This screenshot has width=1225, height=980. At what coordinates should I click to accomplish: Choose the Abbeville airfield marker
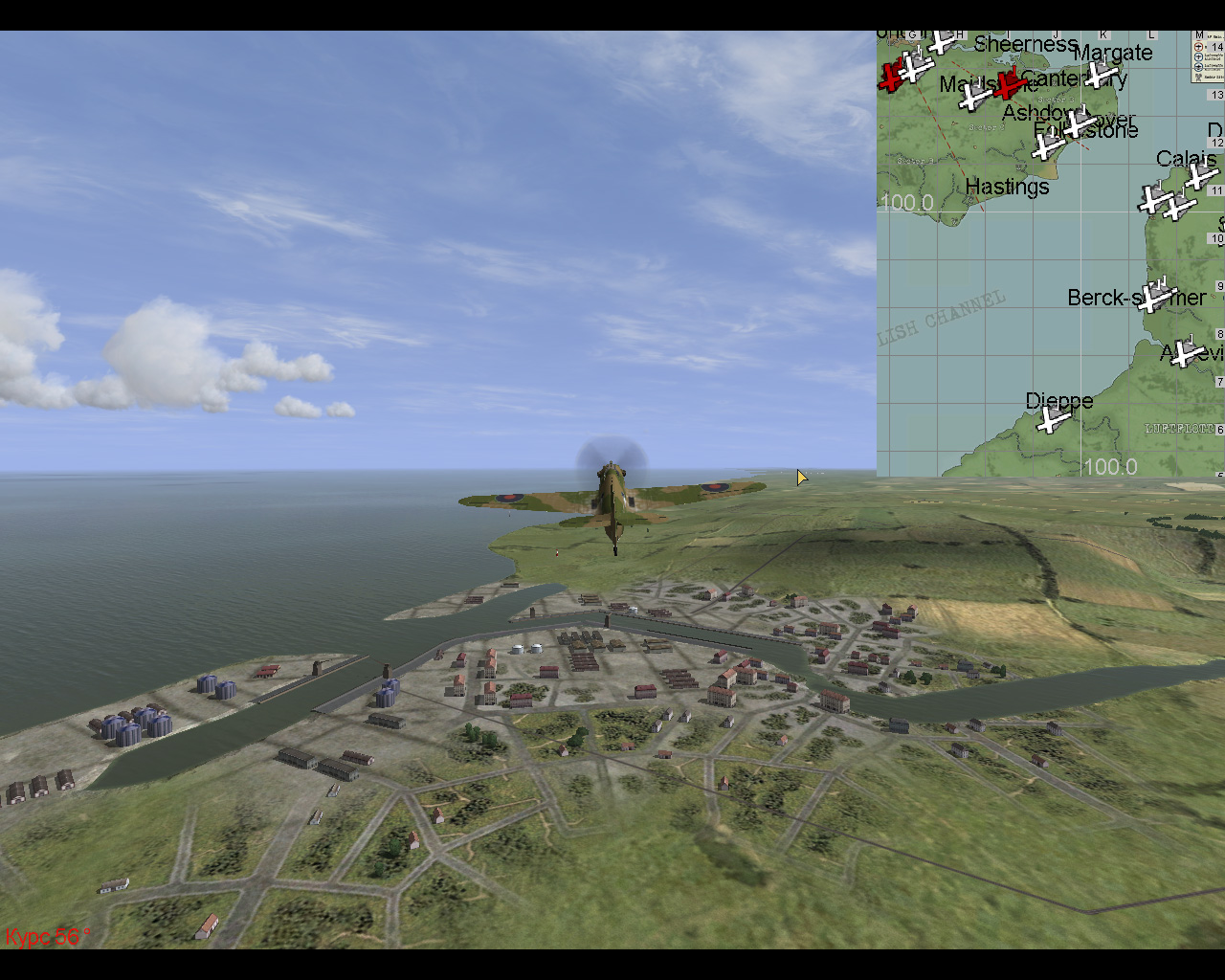1187,353
